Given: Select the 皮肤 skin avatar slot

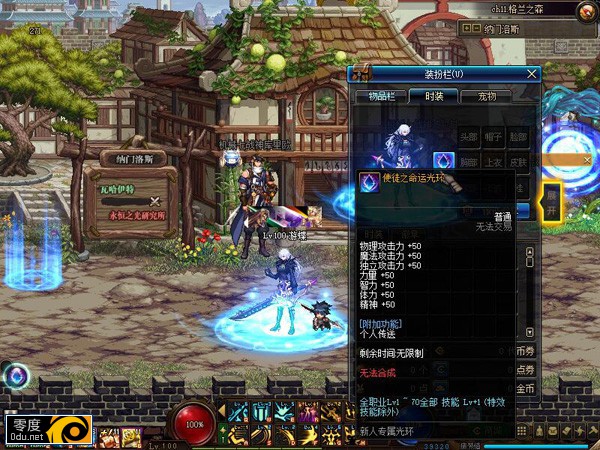Looking at the screenshot, I should pyautogui.click(x=519, y=160).
